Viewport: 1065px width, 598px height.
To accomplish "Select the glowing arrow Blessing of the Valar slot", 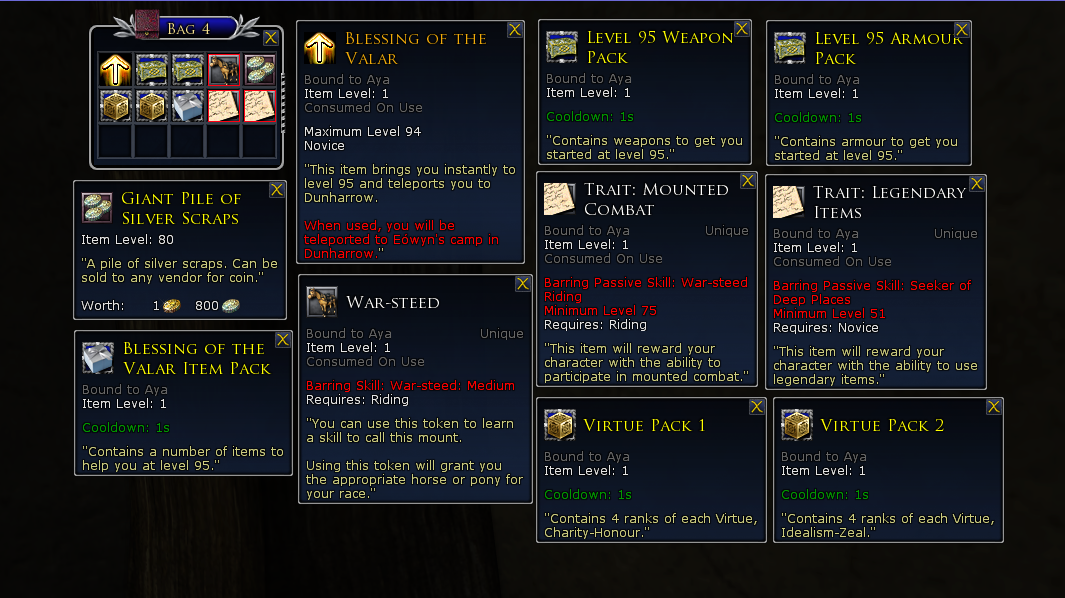I will coord(116,69).
